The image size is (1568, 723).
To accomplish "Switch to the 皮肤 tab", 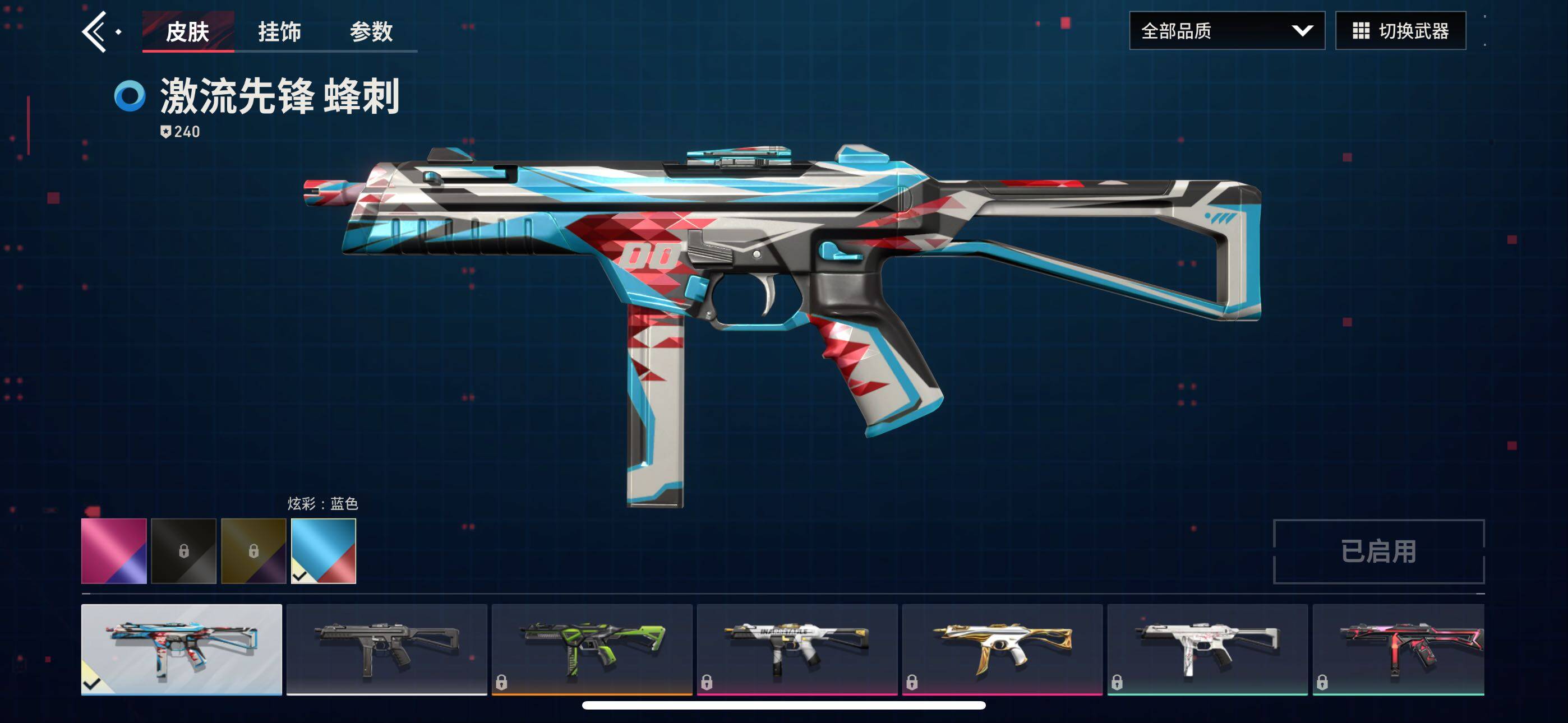I will 187,31.
